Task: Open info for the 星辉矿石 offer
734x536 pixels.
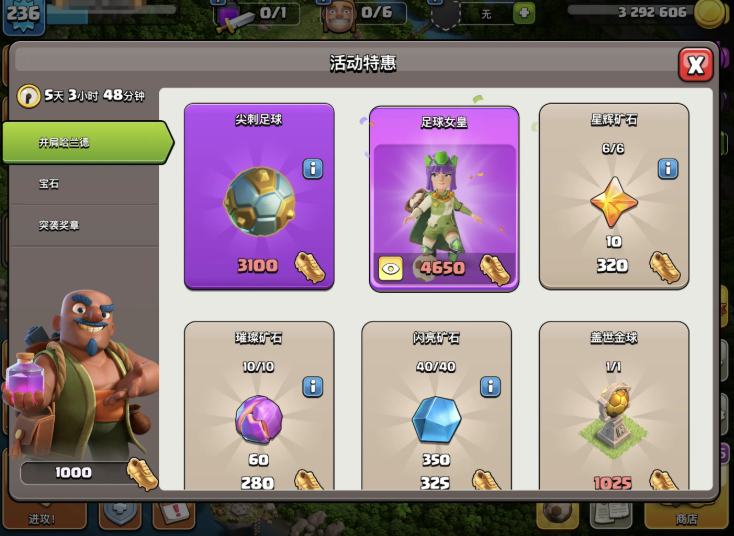Action: [668, 168]
